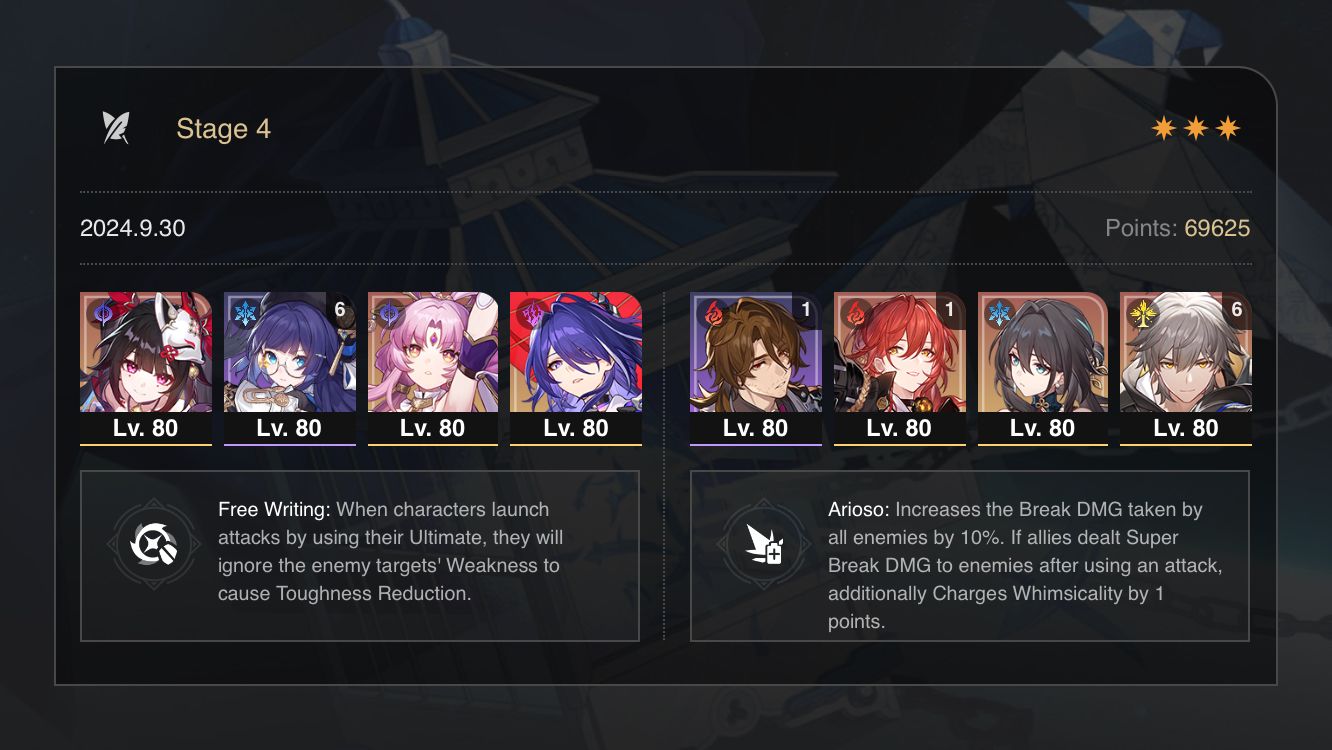Click the Arioso whimsicality buff icon
1332x750 pixels.
pyautogui.click(x=766, y=547)
